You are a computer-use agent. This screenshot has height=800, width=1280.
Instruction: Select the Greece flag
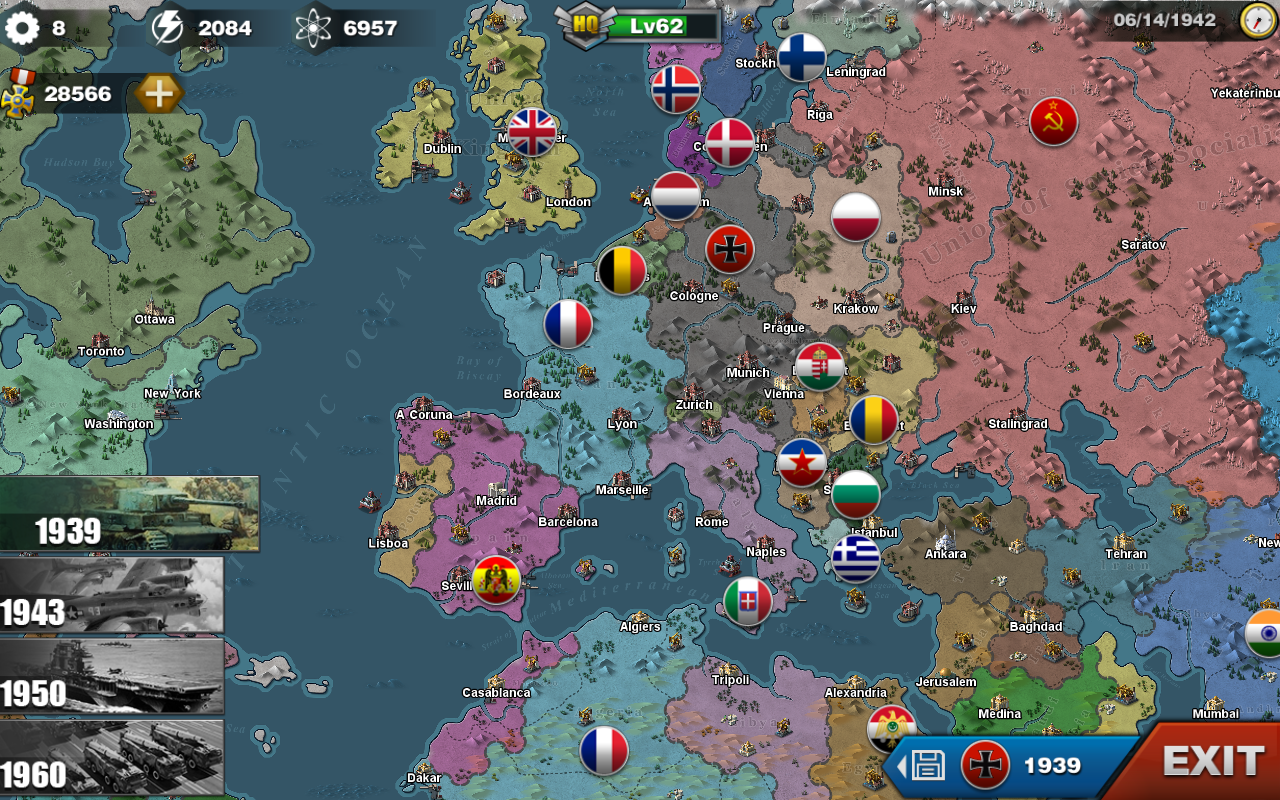click(856, 559)
